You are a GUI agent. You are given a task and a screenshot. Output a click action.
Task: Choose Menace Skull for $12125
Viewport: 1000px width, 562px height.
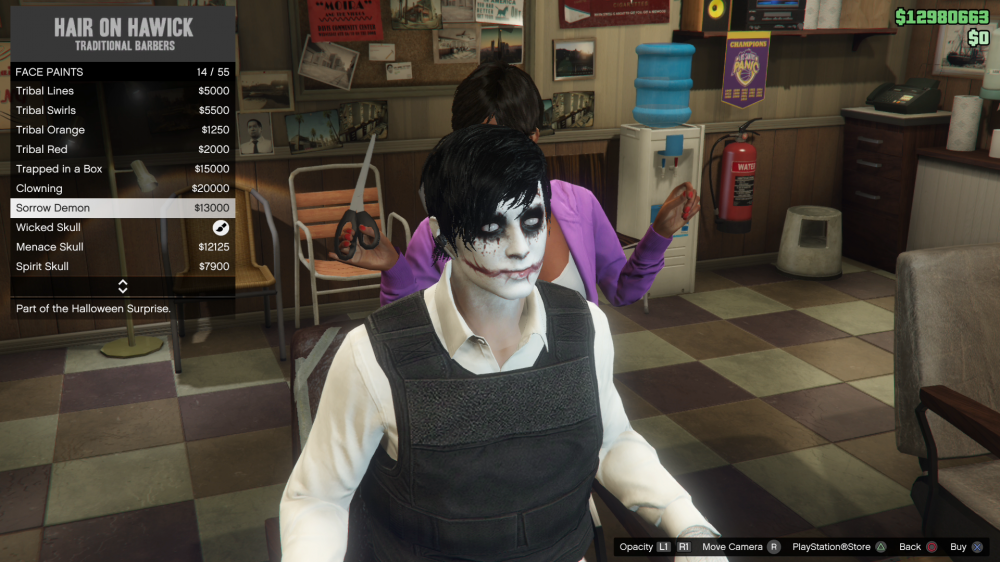point(122,247)
